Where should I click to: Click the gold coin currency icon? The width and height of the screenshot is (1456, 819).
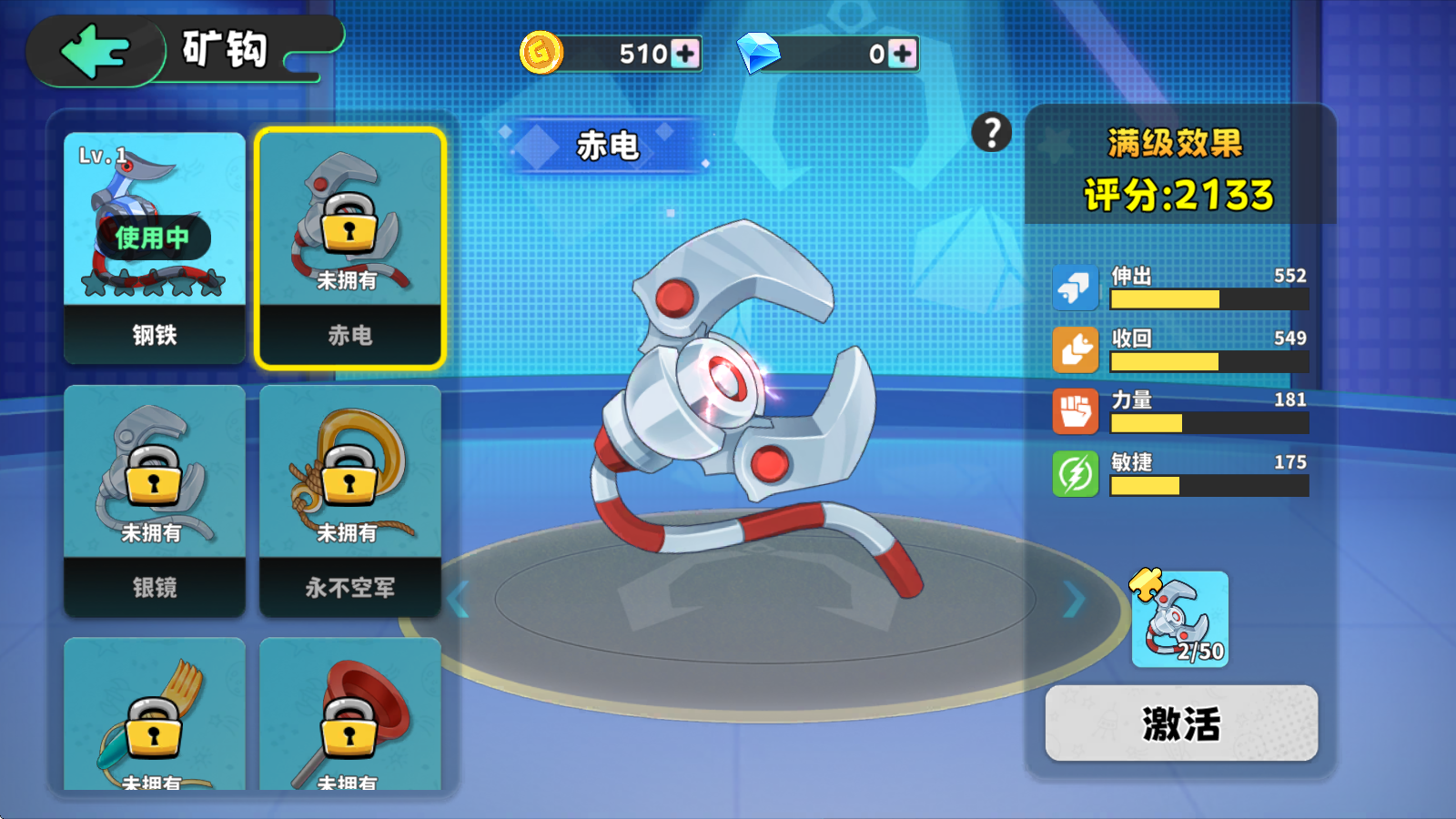pos(541,54)
